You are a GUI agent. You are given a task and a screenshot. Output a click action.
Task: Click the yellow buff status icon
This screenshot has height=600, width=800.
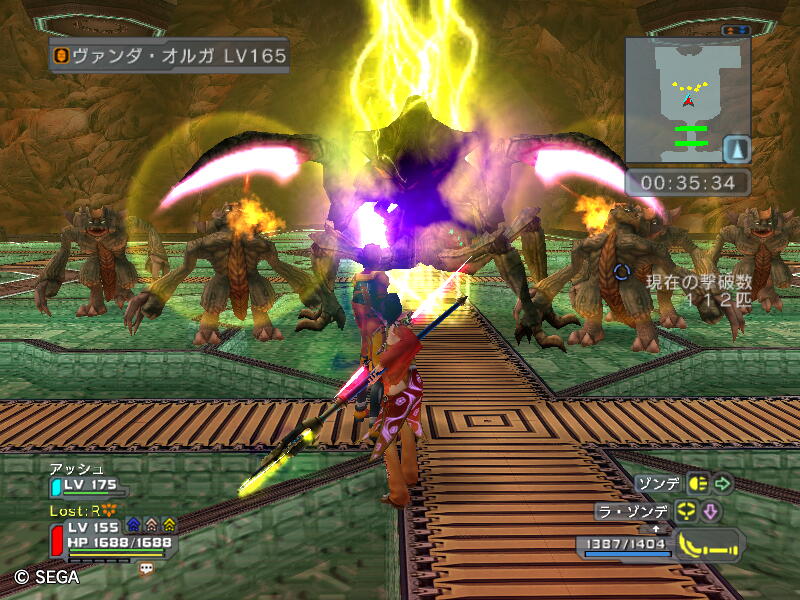(169, 523)
